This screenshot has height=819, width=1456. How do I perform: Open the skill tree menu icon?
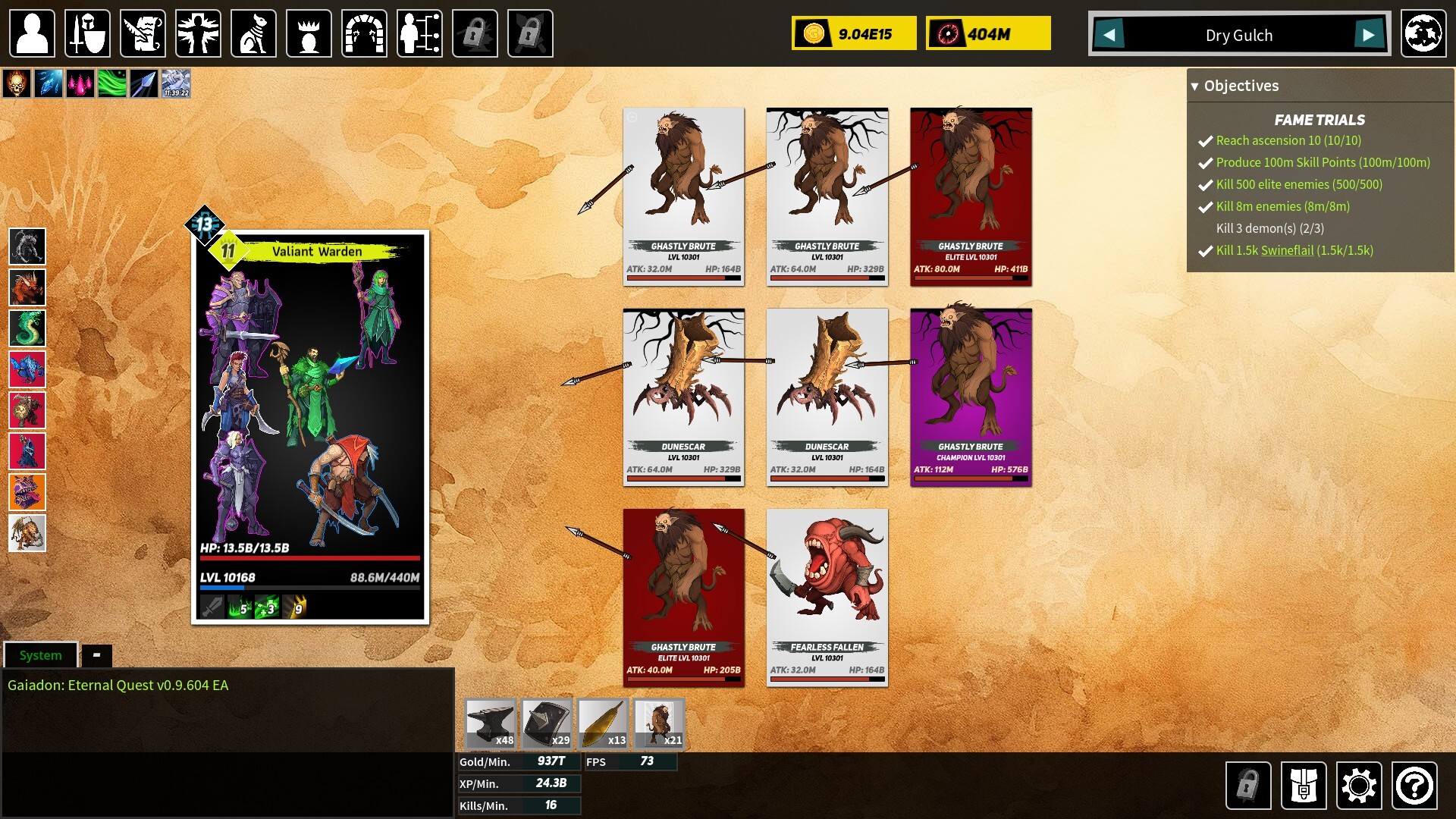(x=419, y=33)
